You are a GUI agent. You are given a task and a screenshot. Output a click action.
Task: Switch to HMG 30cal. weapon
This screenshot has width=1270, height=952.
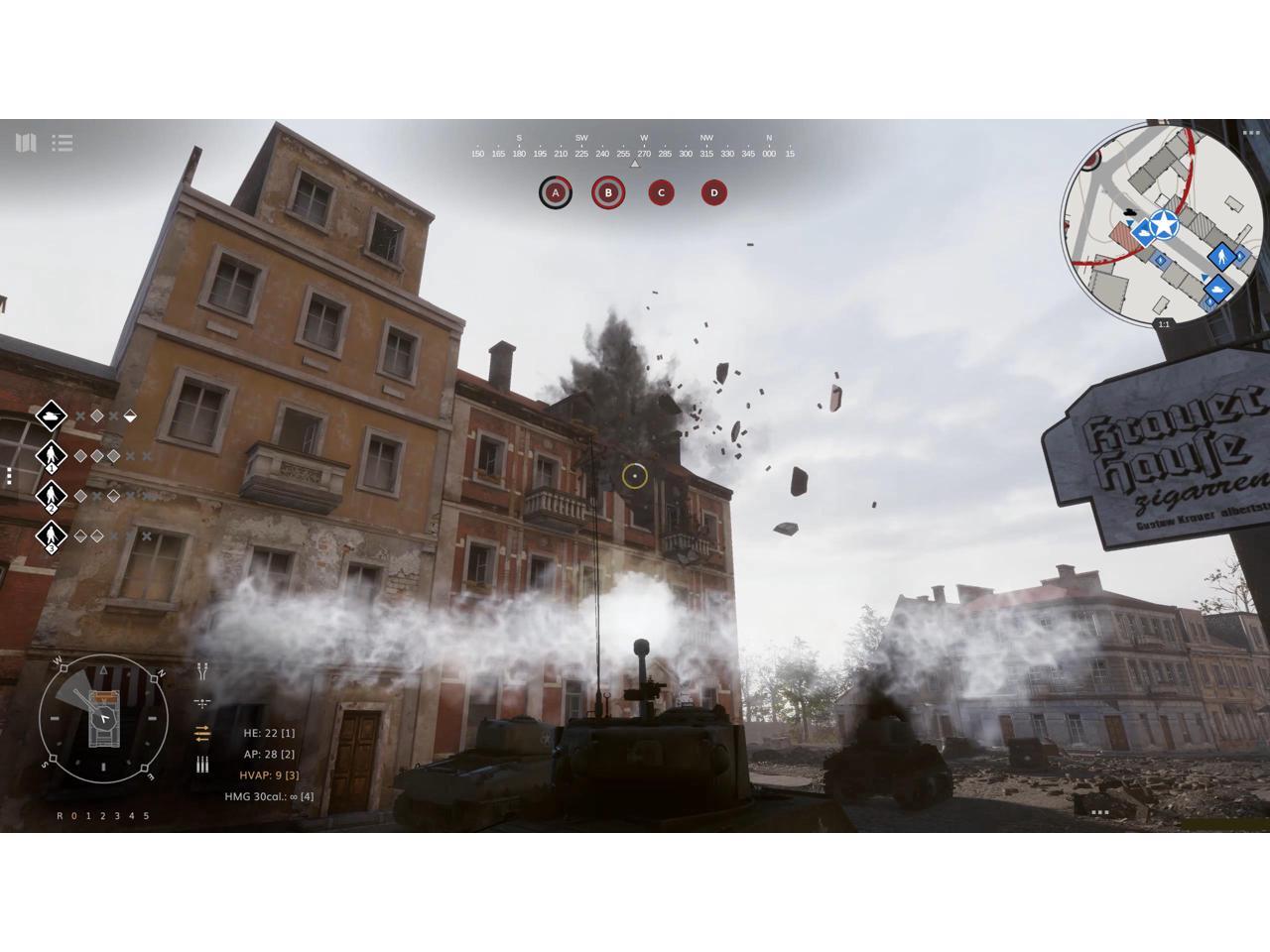pos(268,796)
